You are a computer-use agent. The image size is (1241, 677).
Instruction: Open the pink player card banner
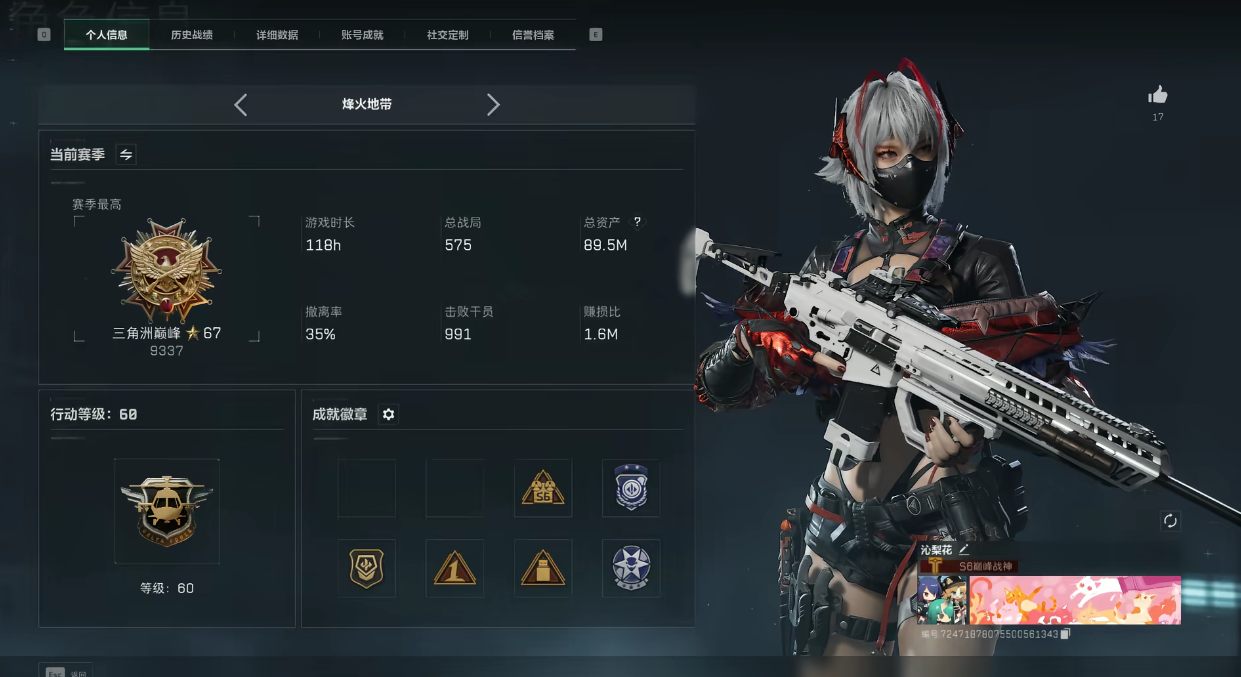pyautogui.click(x=1074, y=599)
